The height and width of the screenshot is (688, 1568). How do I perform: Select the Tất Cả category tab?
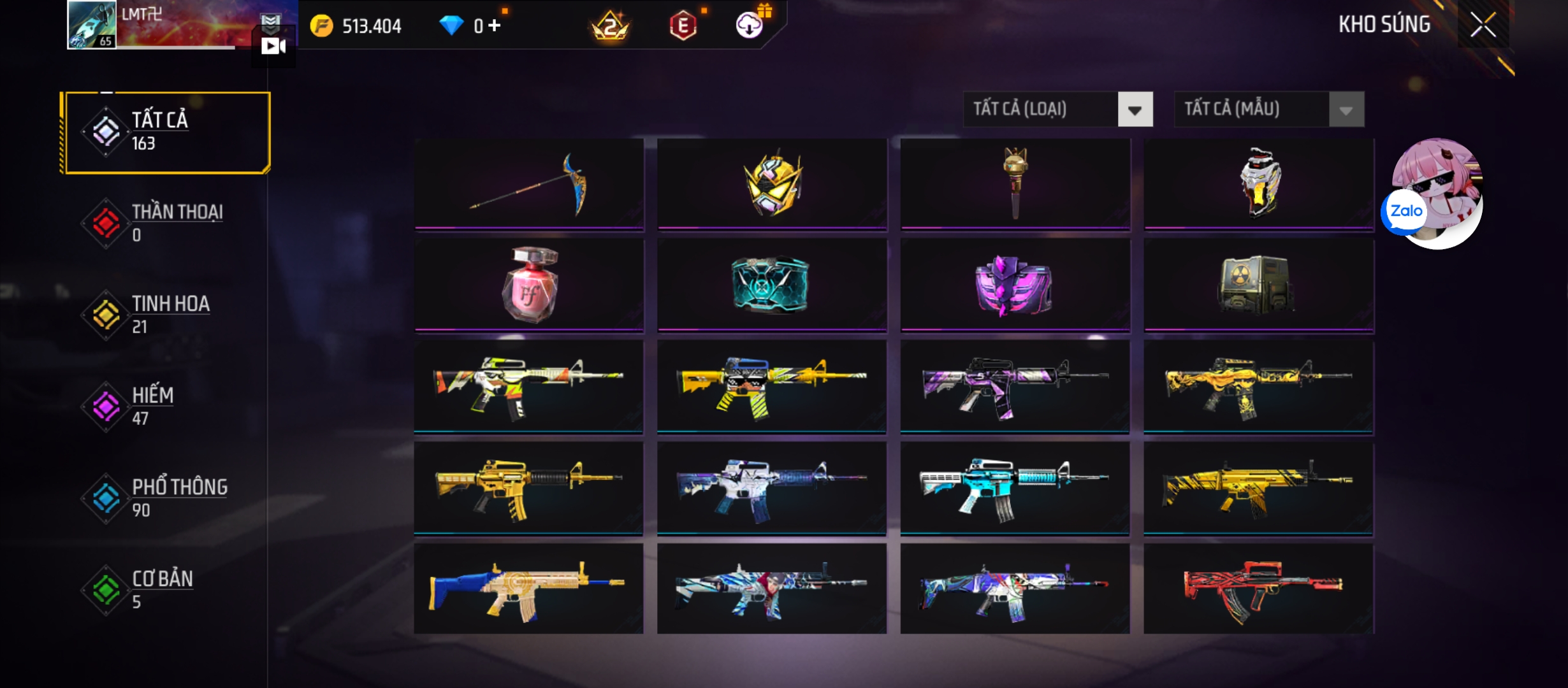click(167, 133)
